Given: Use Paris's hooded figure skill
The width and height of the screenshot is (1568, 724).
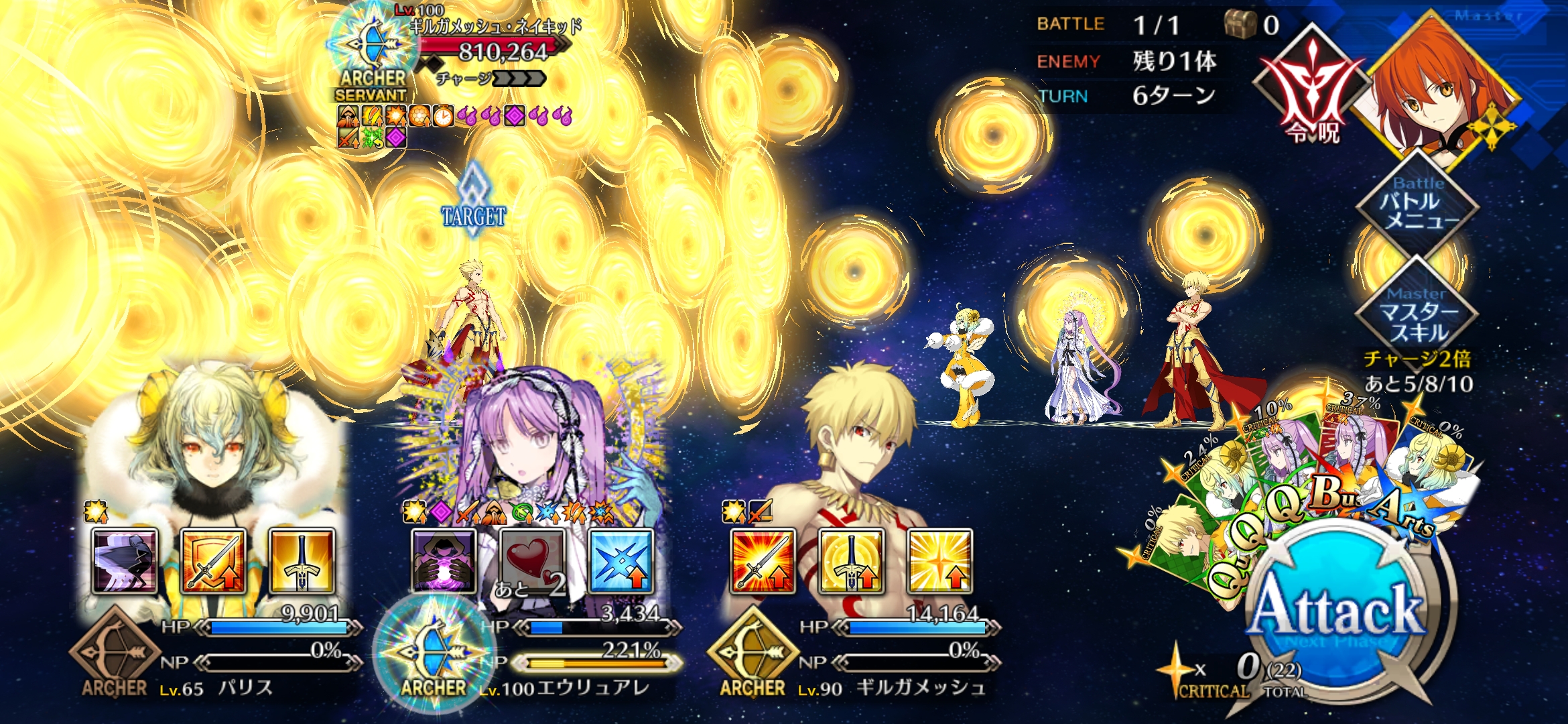Looking at the screenshot, I should click(x=125, y=562).
